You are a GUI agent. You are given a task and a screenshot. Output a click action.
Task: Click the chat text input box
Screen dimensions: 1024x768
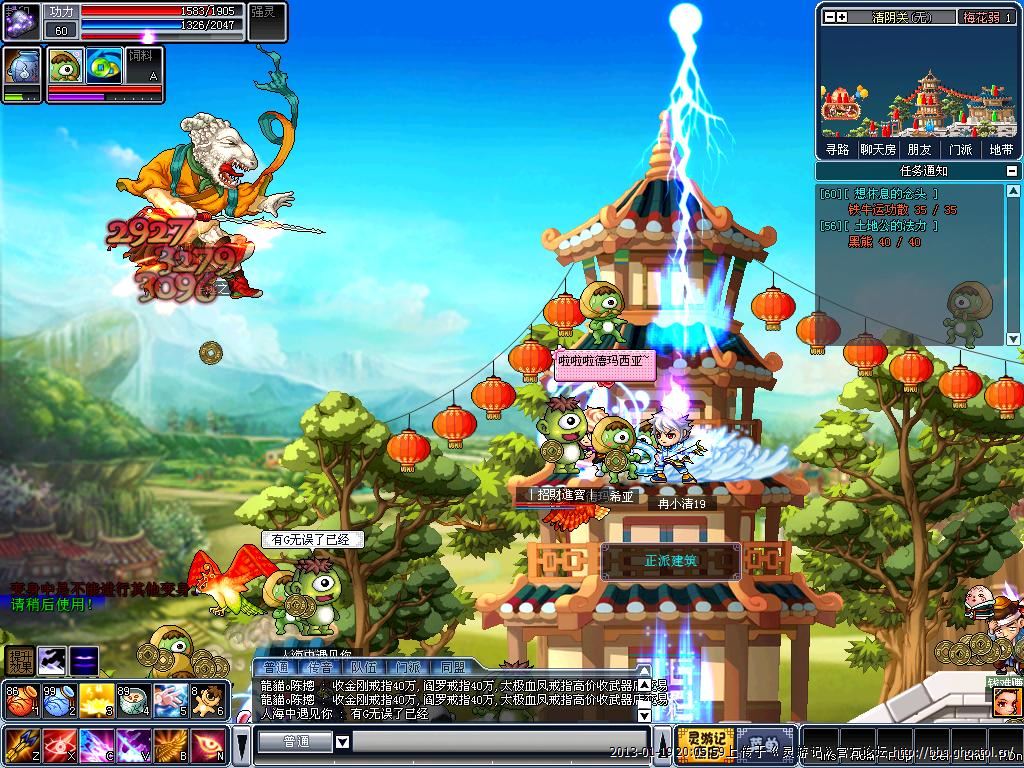point(500,742)
